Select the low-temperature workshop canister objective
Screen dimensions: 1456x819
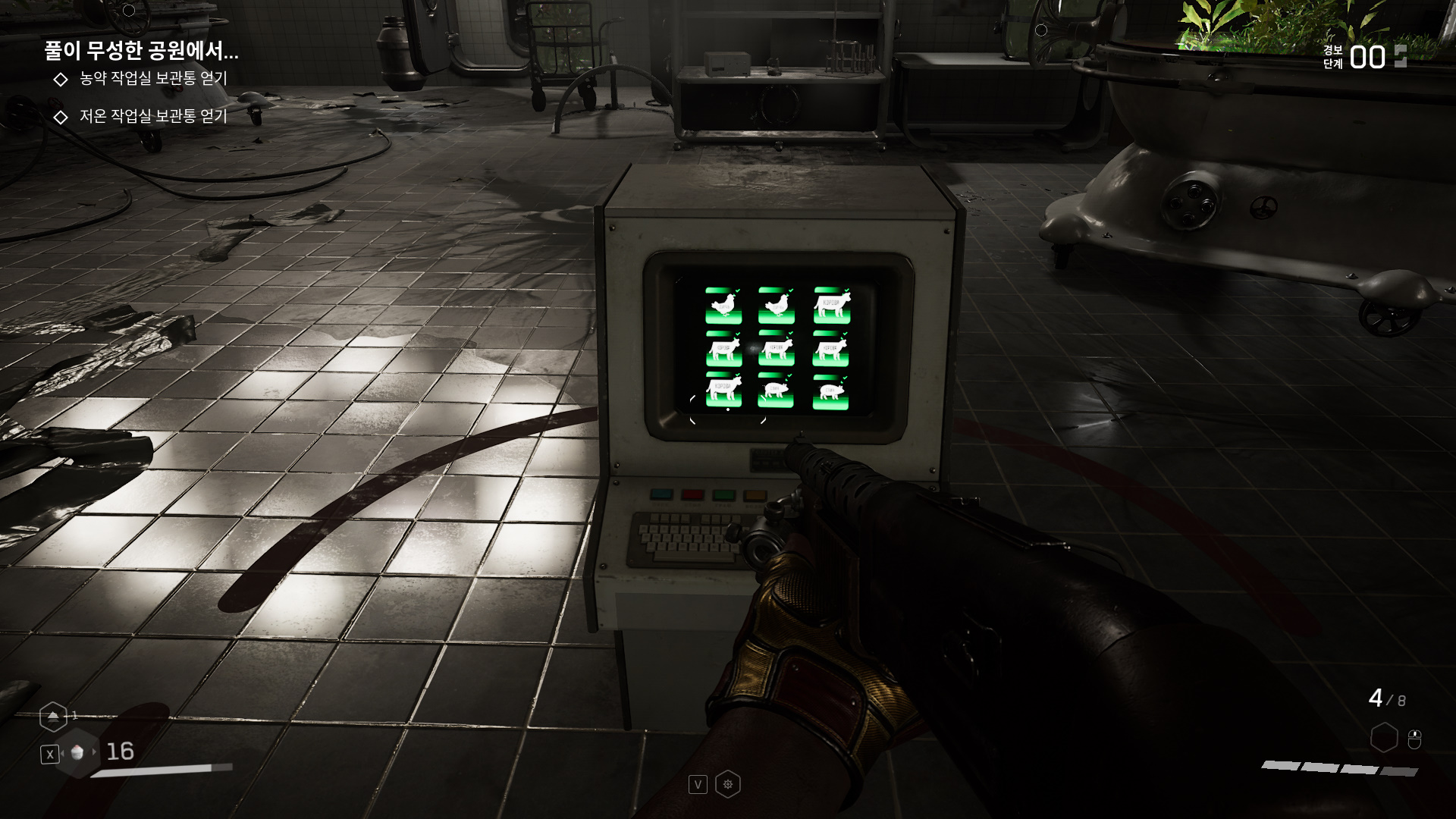pyautogui.click(x=152, y=116)
